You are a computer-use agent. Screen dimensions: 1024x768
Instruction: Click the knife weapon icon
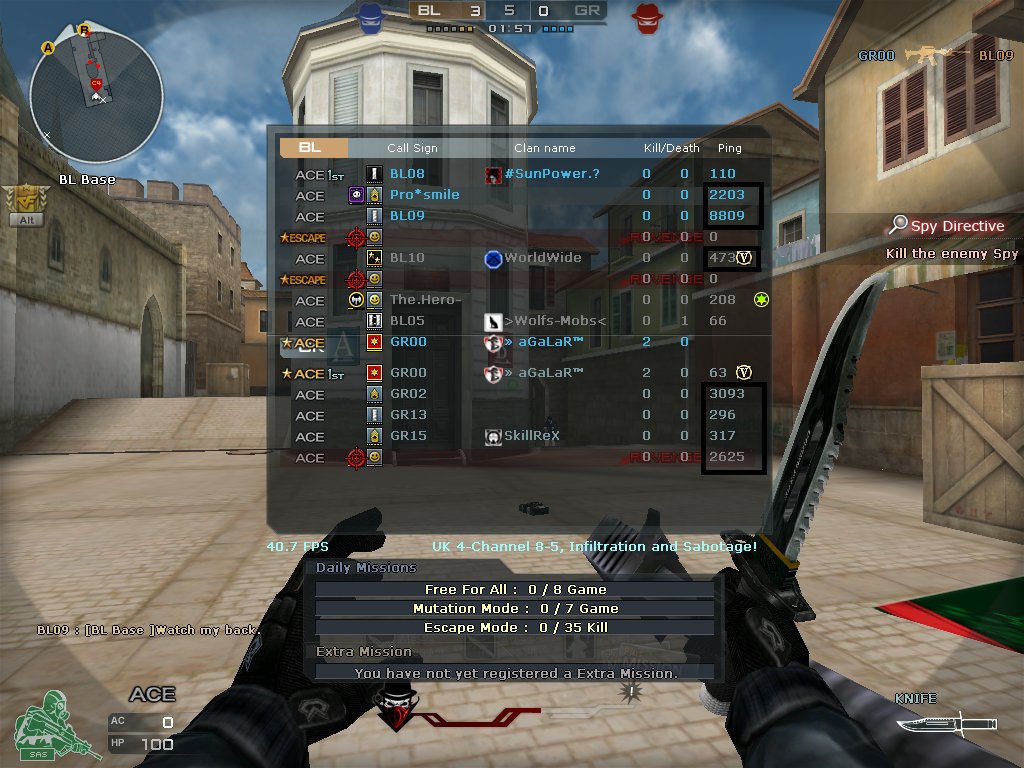tap(945, 722)
